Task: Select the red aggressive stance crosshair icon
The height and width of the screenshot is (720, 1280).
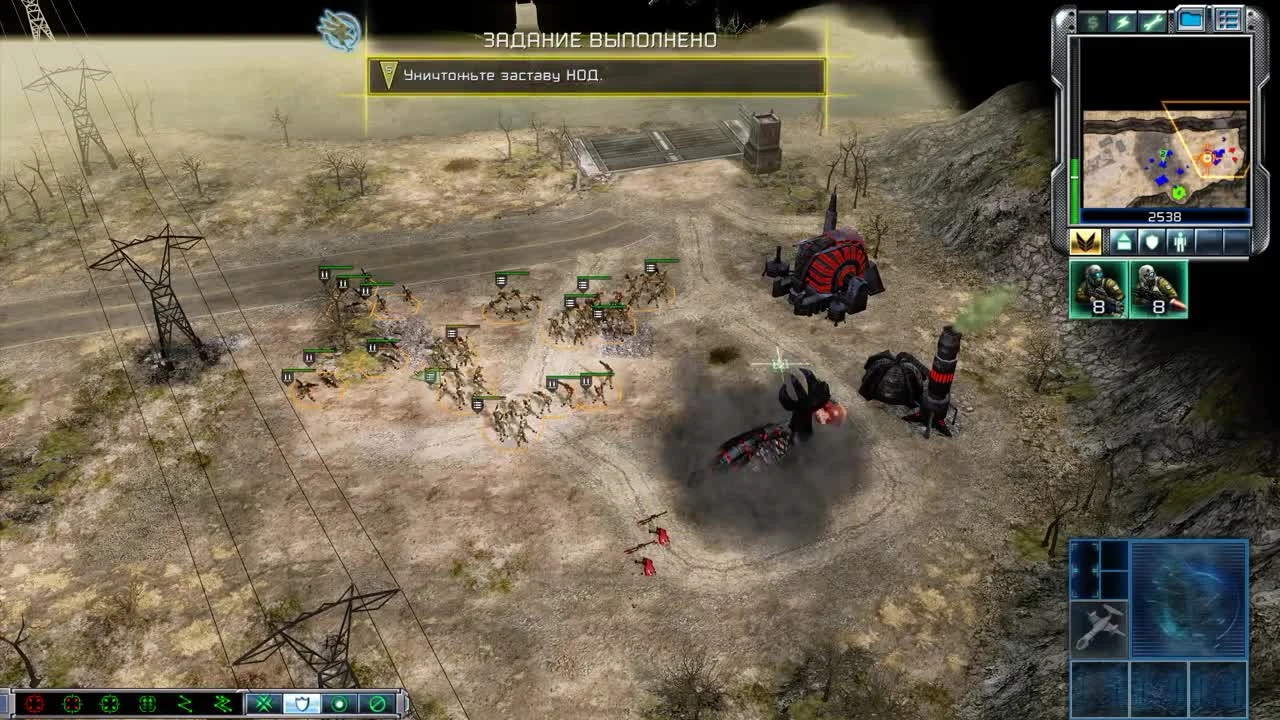Action: pos(35,704)
